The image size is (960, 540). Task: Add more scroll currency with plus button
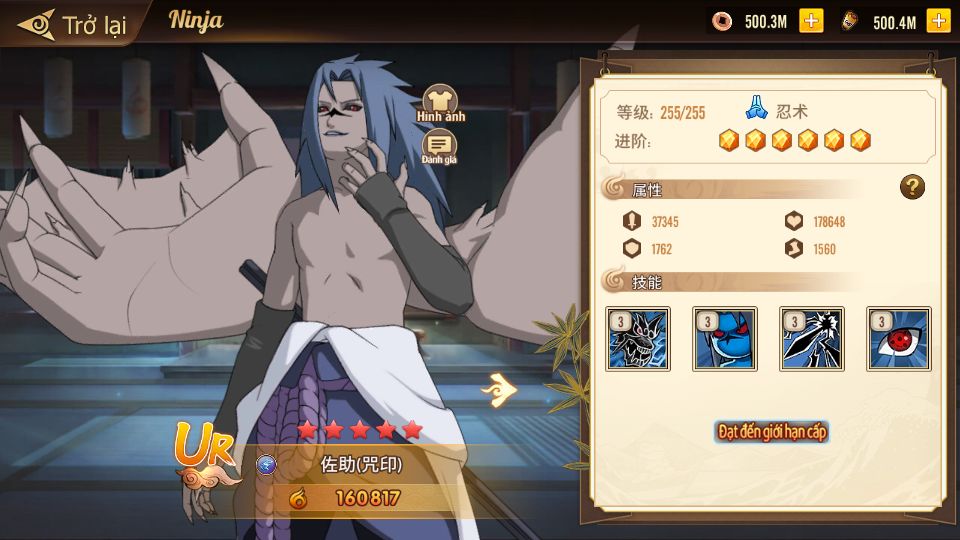(938, 21)
